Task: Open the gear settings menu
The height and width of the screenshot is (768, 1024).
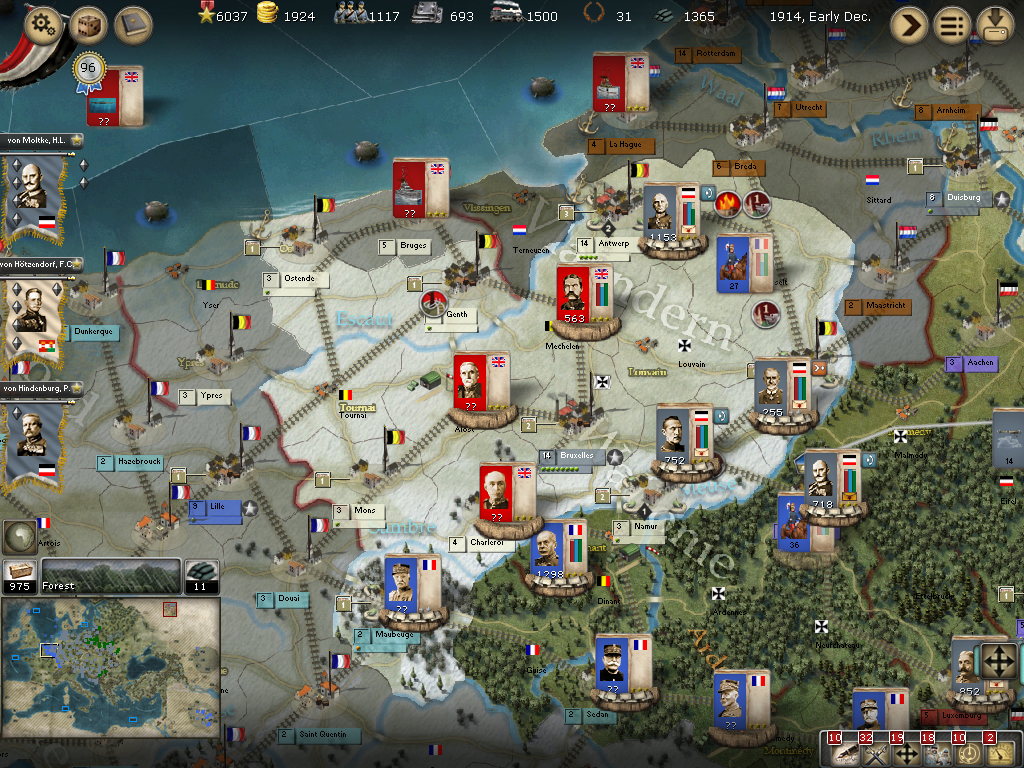Action: click(x=42, y=25)
